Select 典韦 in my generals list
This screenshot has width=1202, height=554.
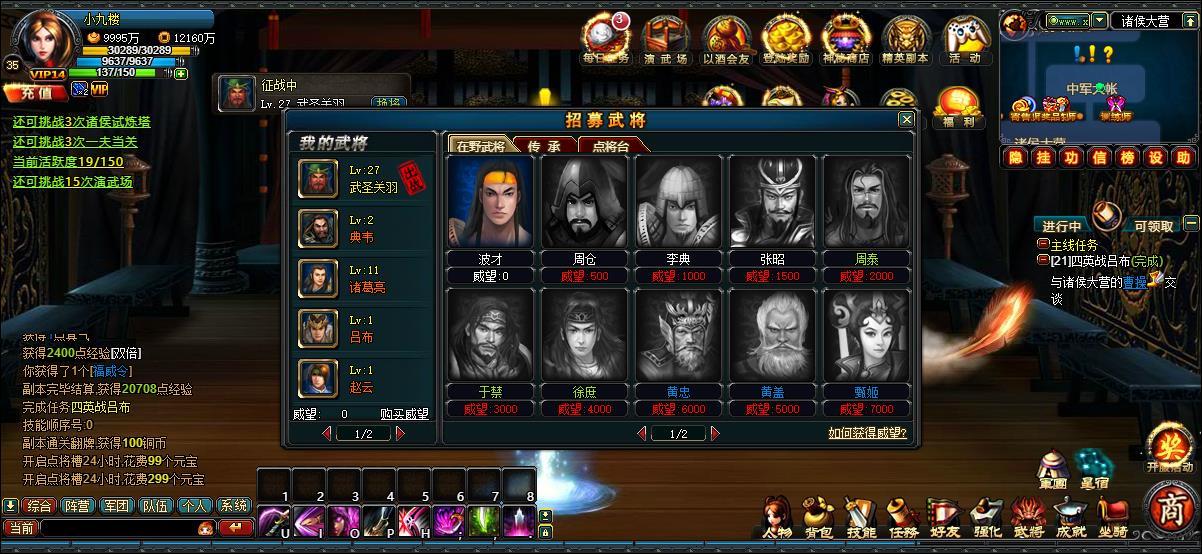point(319,229)
